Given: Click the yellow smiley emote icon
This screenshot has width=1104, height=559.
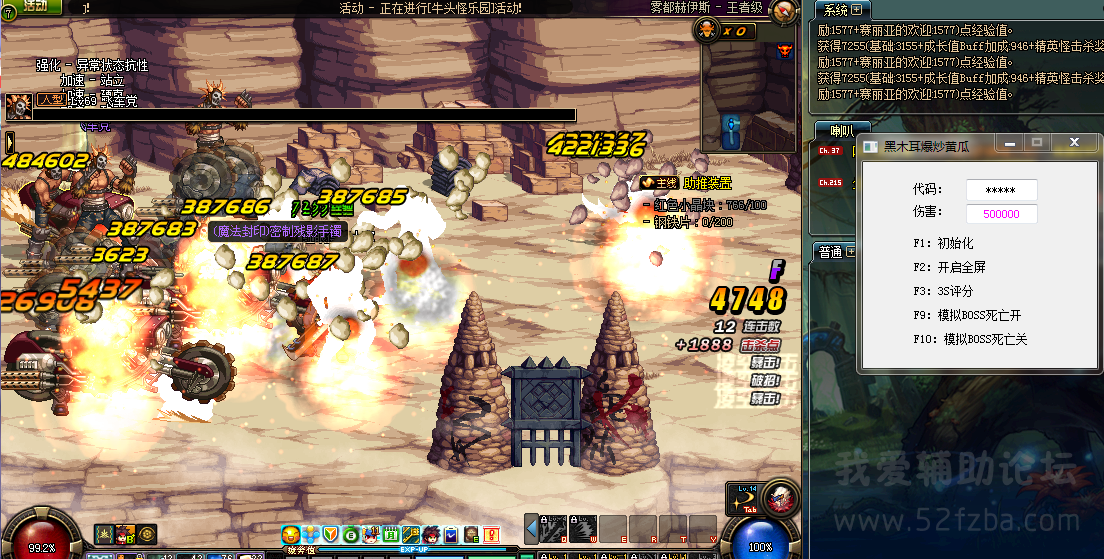Looking at the screenshot, I should [x=290, y=535].
